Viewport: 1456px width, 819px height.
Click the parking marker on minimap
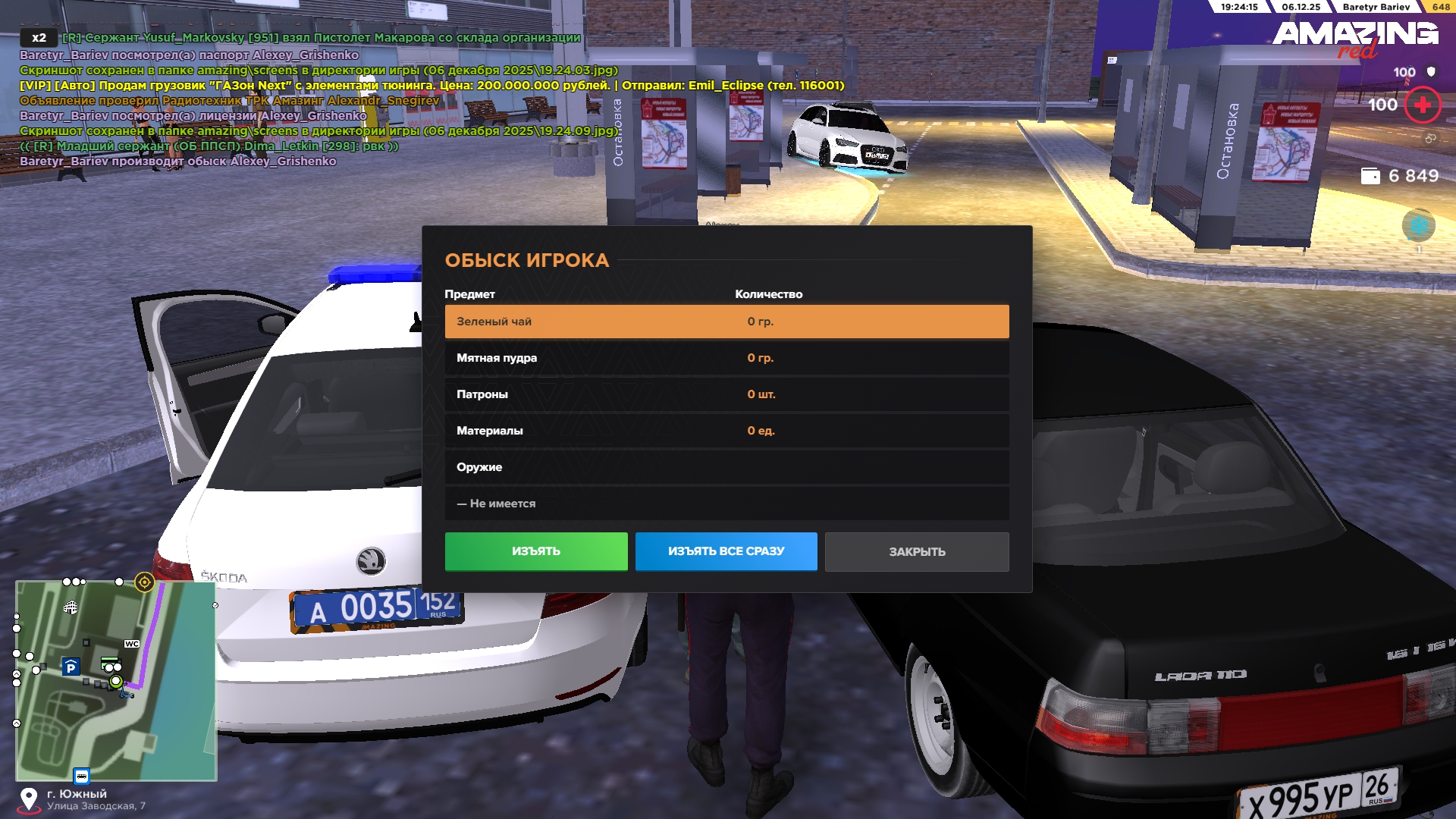(71, 667)
